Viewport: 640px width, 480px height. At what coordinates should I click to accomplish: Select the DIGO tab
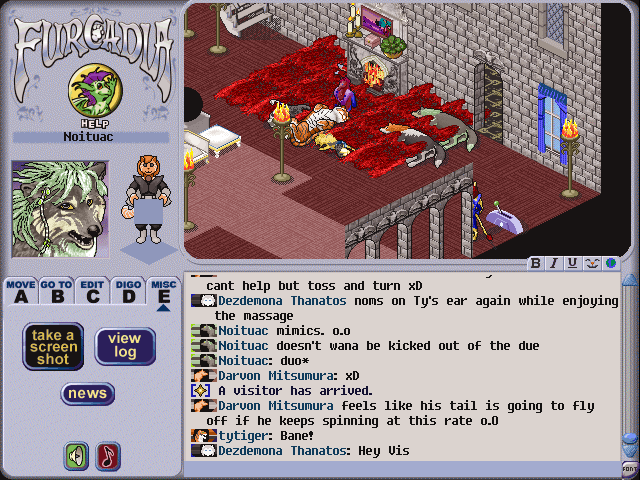point(128,291)
